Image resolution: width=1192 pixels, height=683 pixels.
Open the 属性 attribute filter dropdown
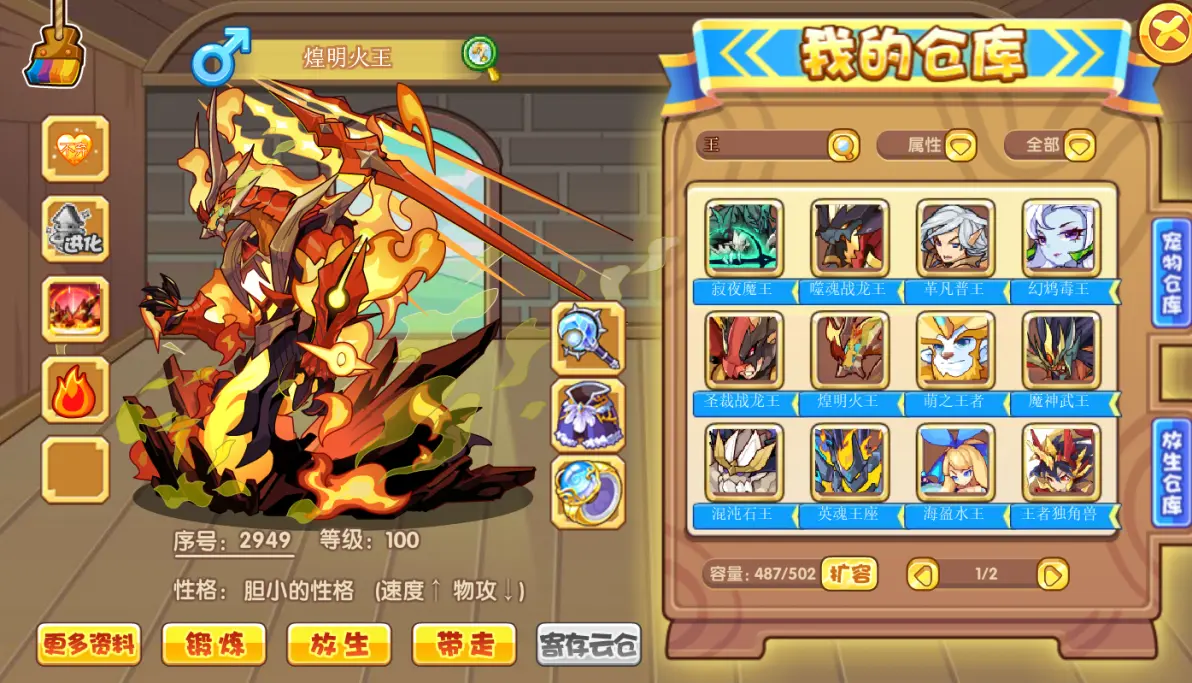click(x=961, y=146)
